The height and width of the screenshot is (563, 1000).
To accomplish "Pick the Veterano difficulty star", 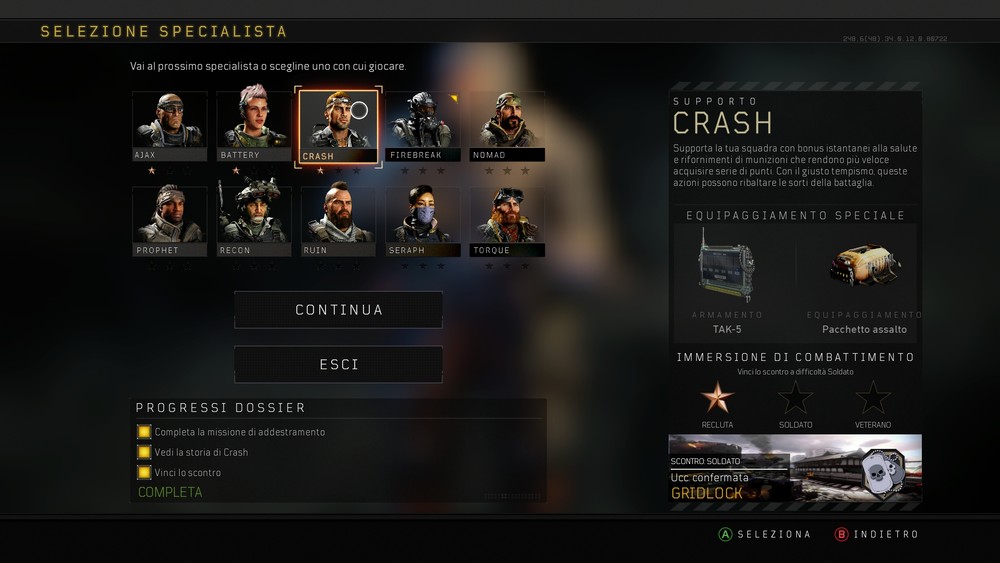I will pos(873,398).
